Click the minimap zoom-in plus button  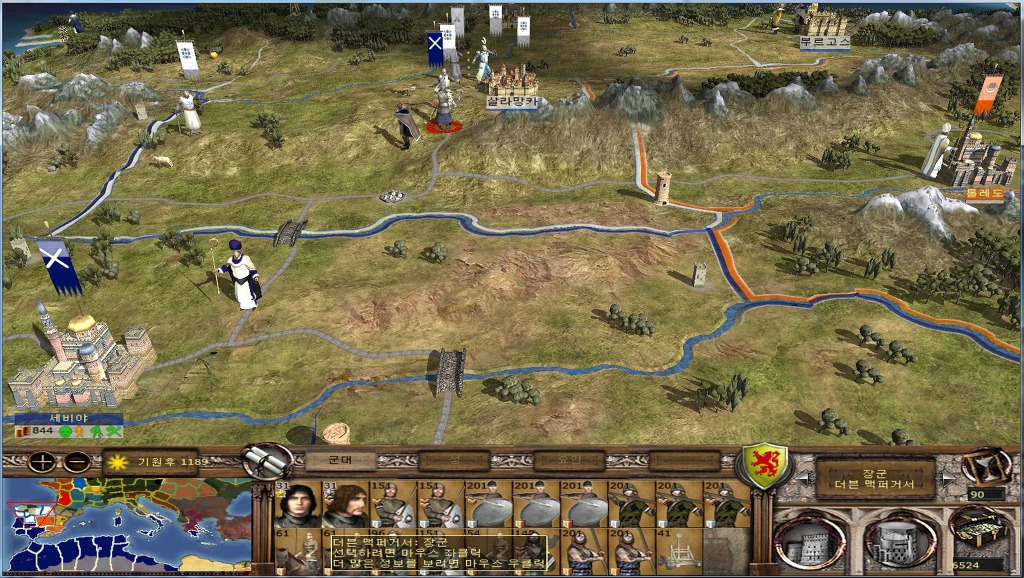point(43,462)
